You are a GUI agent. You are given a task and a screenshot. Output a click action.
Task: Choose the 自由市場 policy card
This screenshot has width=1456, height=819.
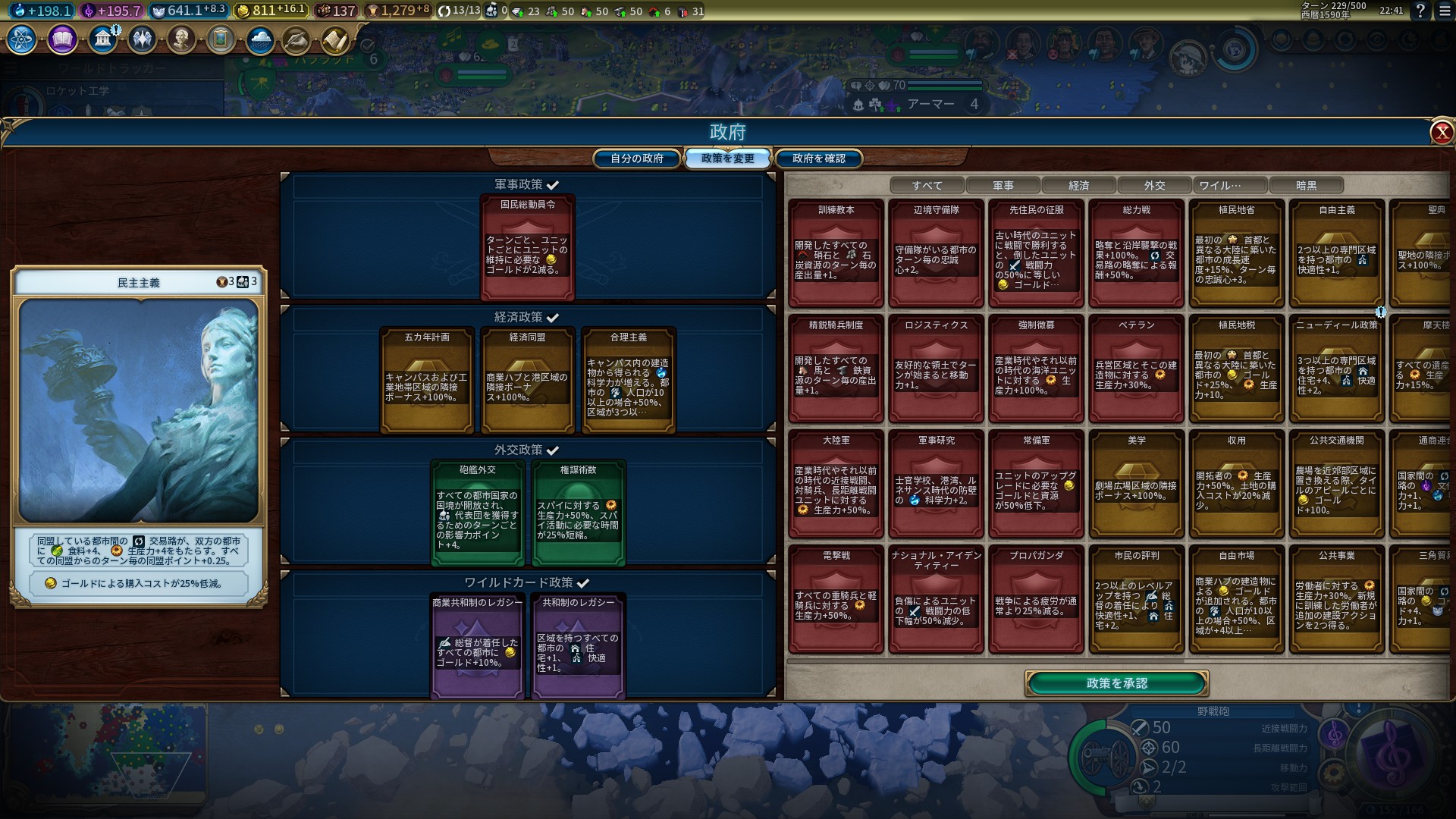(x=1236, y=599)
